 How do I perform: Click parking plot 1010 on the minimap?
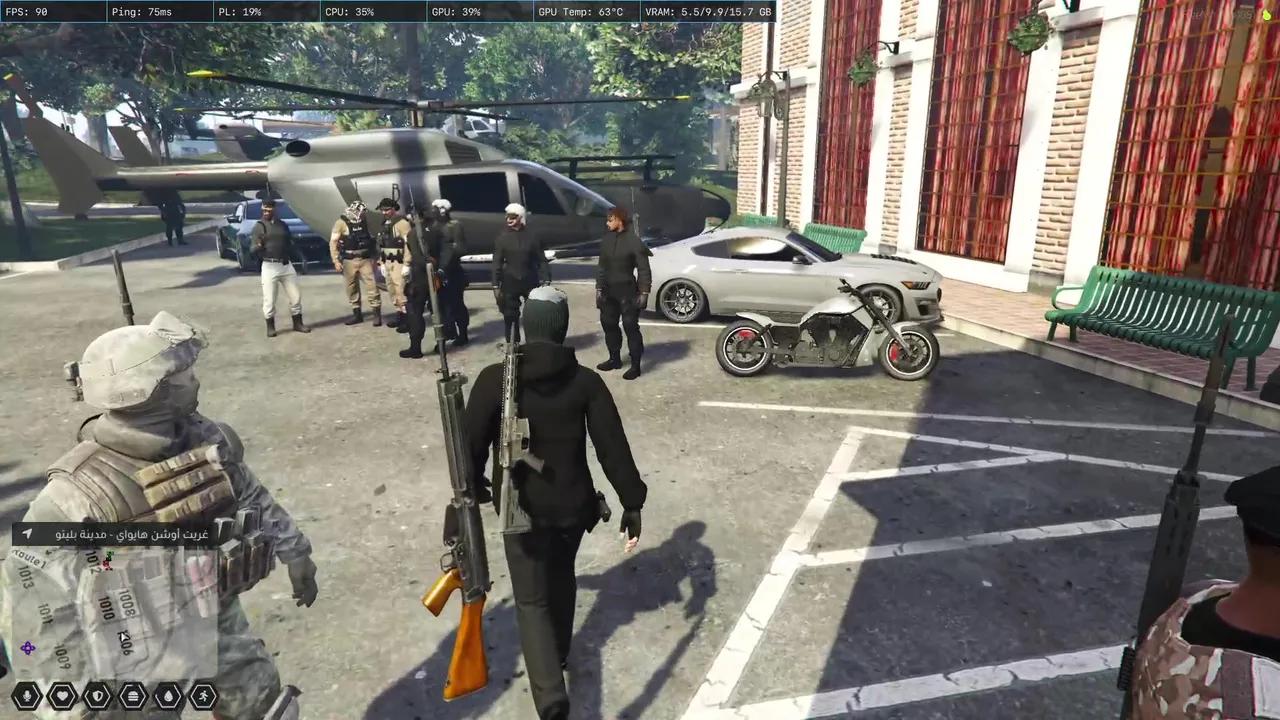pyautogui.click(x=106, y=609)
